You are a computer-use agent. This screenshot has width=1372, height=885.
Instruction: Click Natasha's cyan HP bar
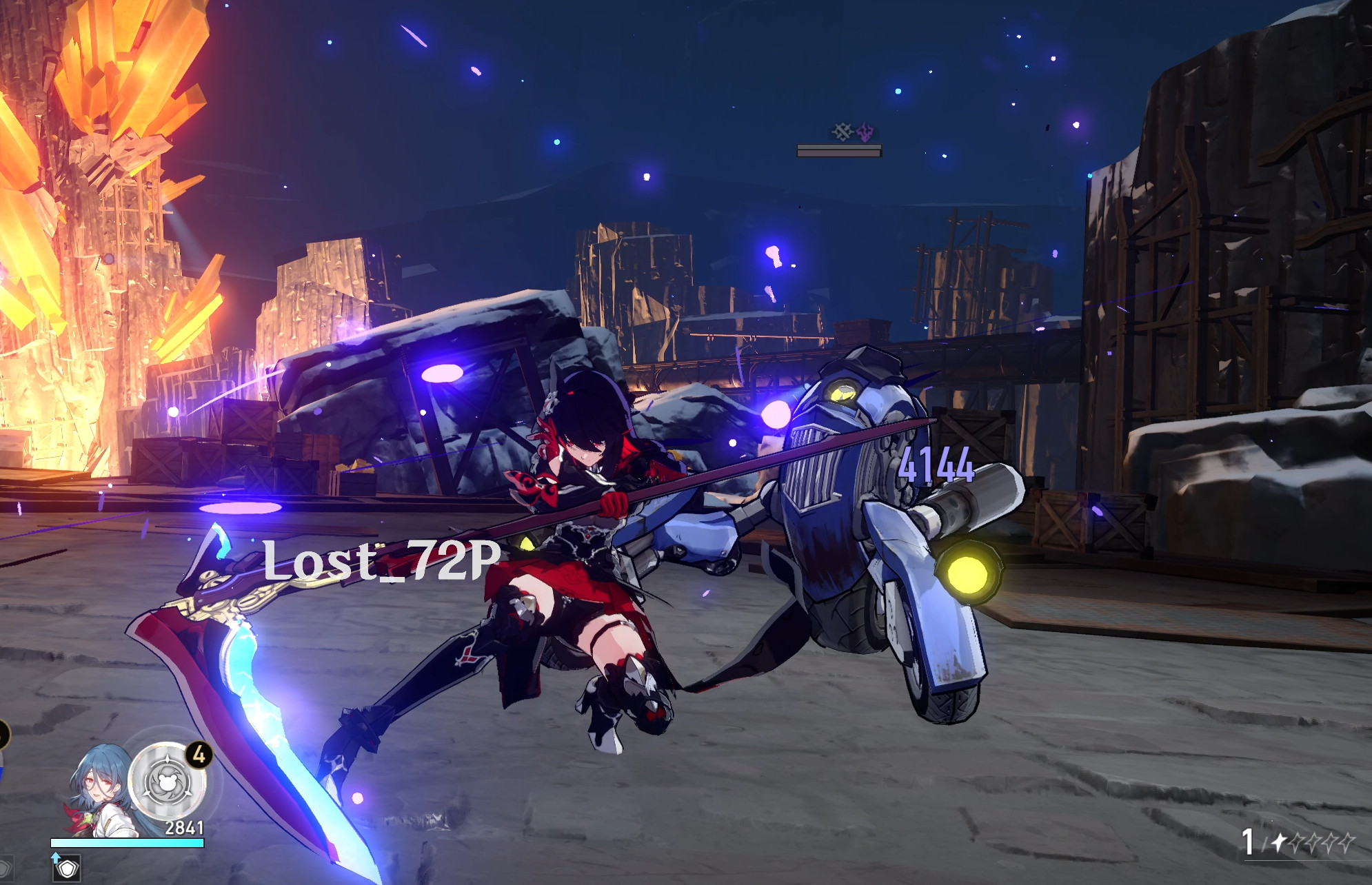(x=127, y=843)
